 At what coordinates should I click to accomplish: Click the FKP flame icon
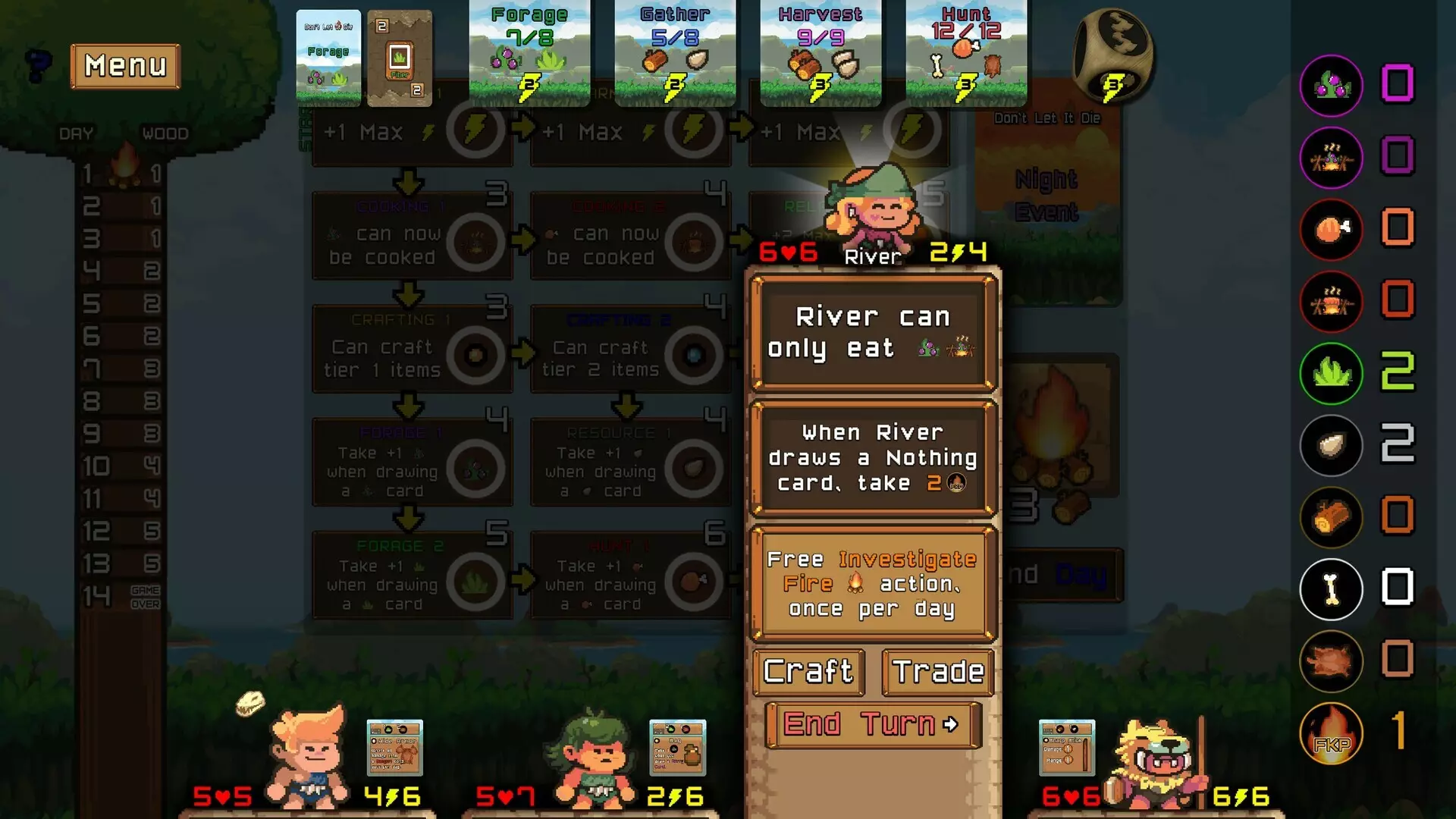pos(1331,733)
